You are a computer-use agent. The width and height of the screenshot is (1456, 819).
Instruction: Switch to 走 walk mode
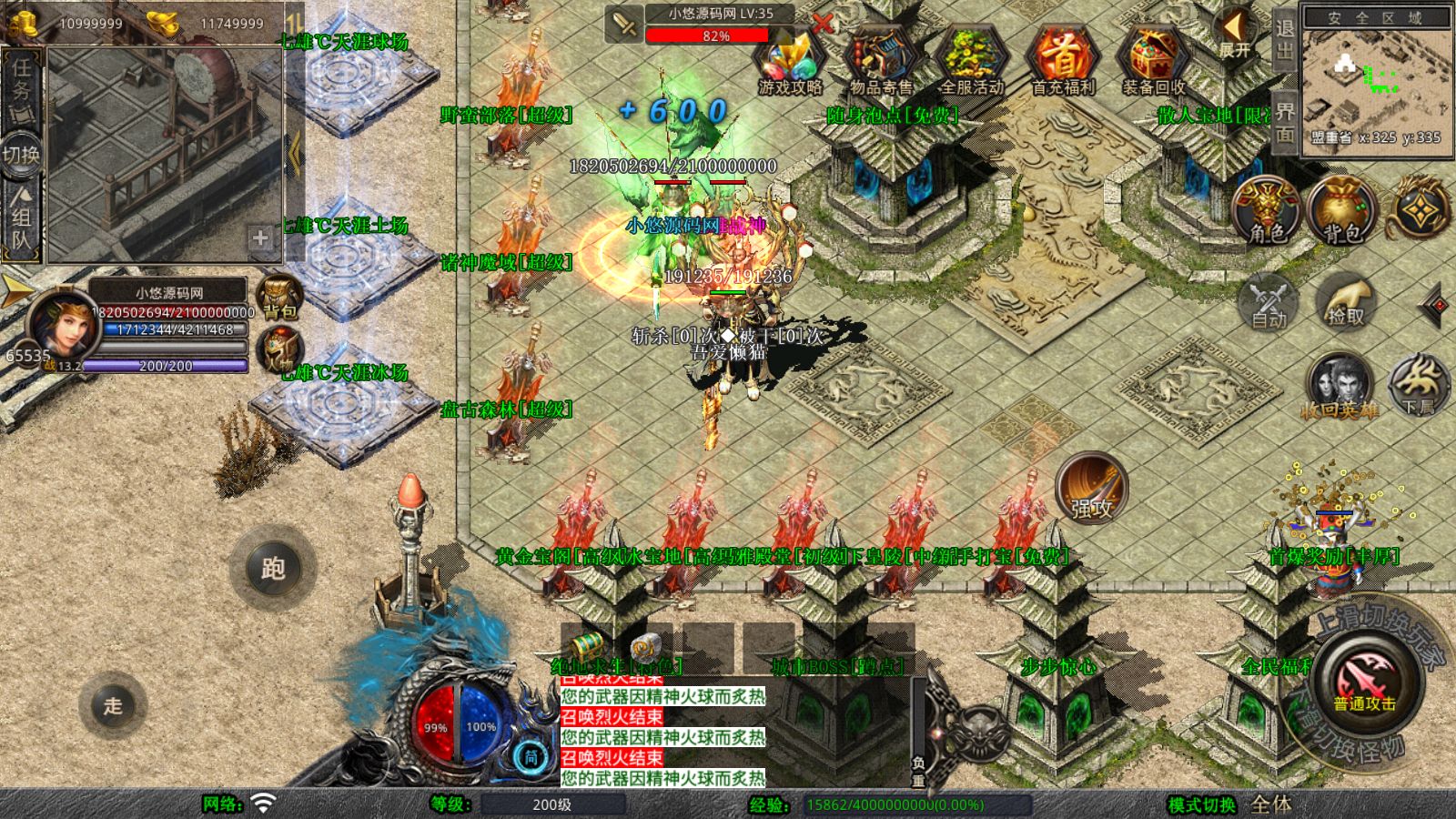tap(113, 705)
